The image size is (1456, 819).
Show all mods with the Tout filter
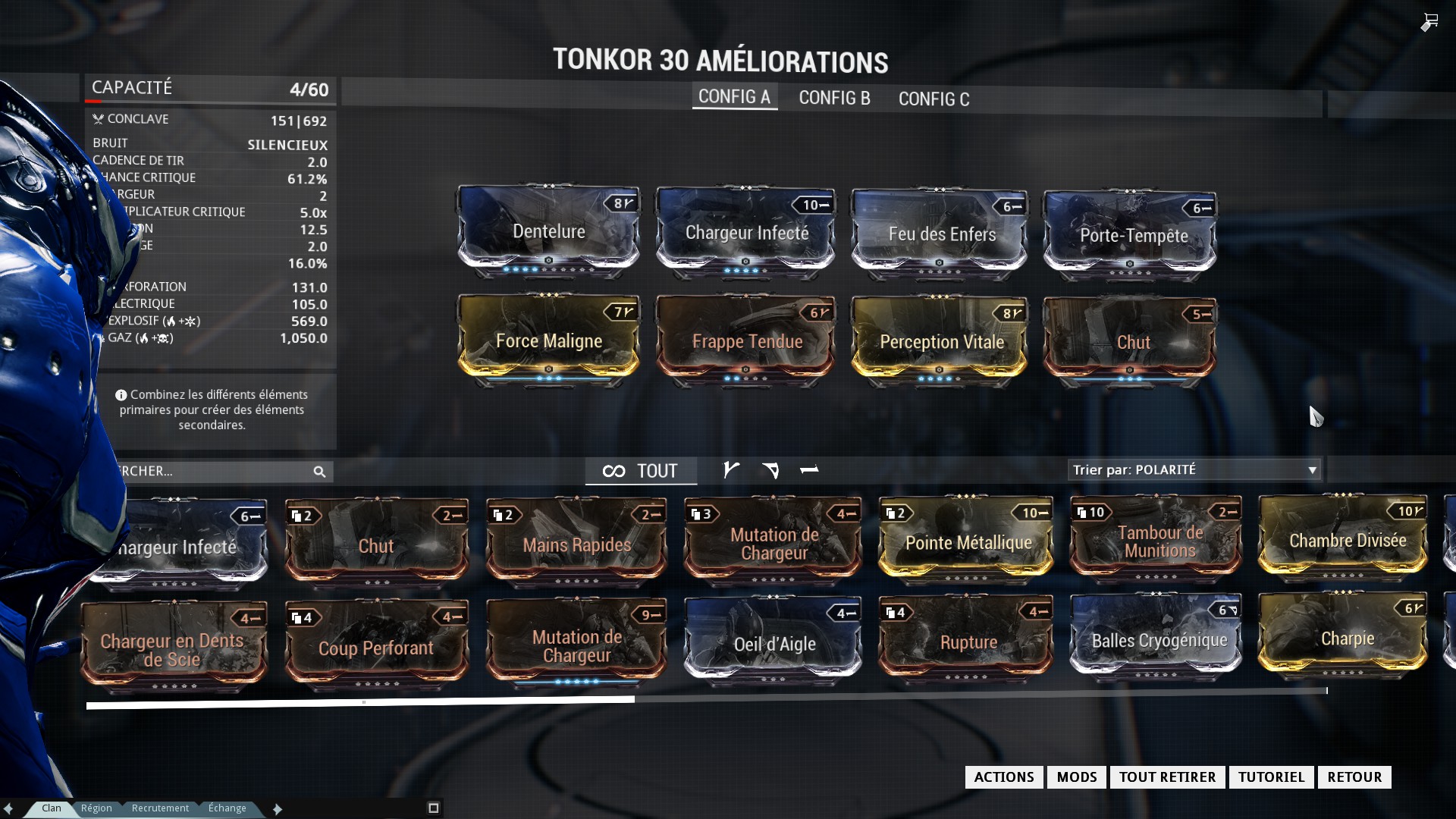pos(641,471)
